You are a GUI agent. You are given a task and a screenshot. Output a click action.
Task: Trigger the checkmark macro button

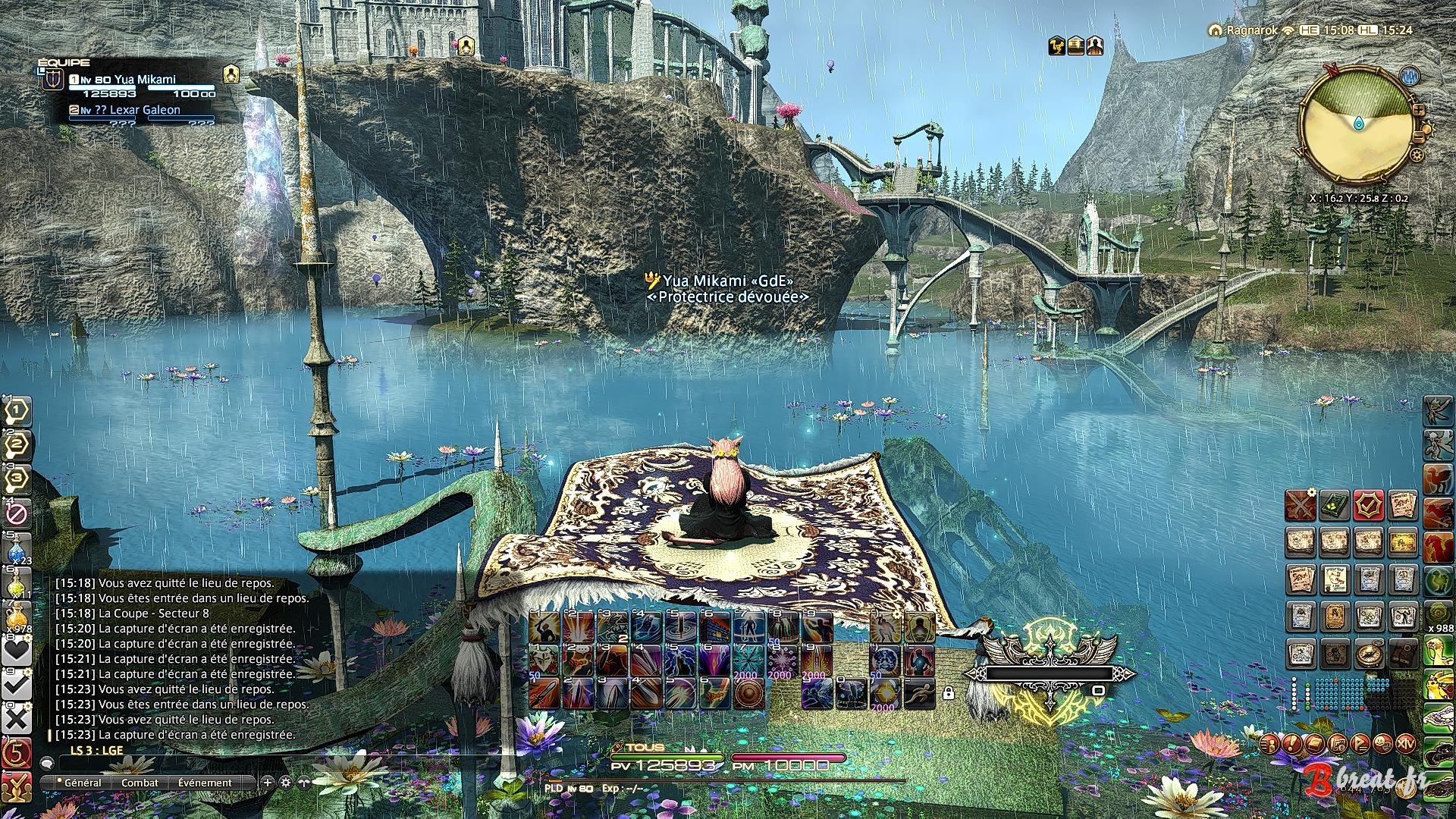tap(17, 686)
